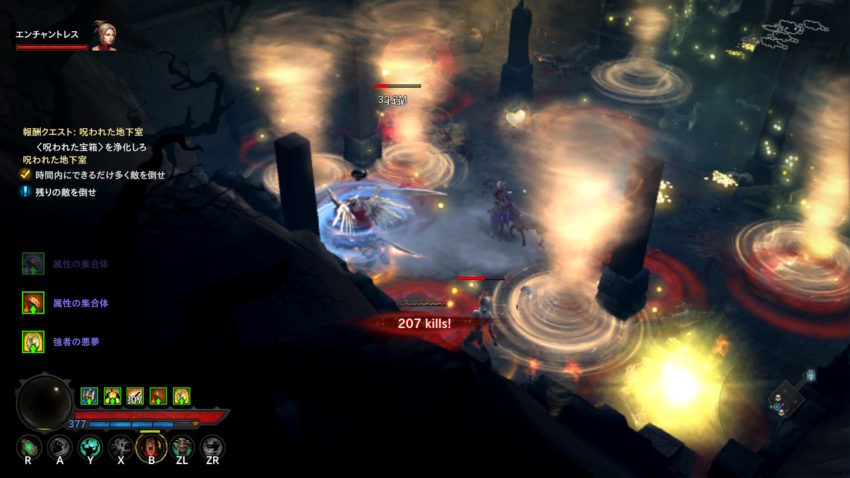Use the green and brown potion slot

click(28, 447)
